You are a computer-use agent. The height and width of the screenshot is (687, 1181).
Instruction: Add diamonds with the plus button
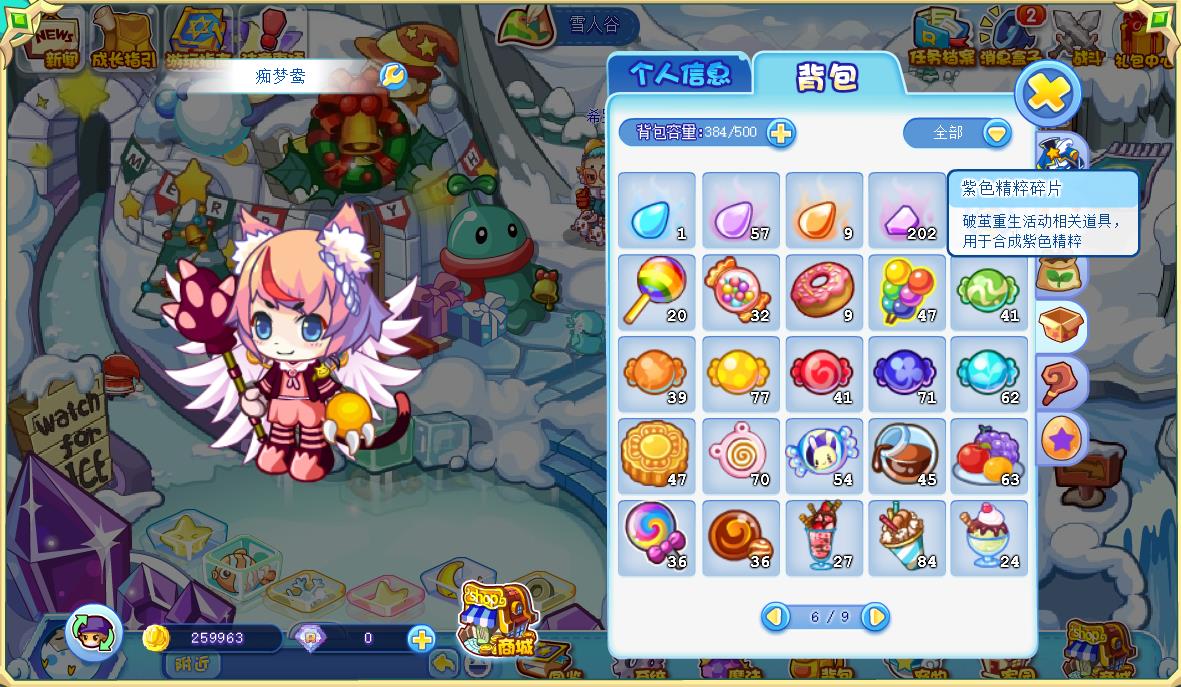421,639
